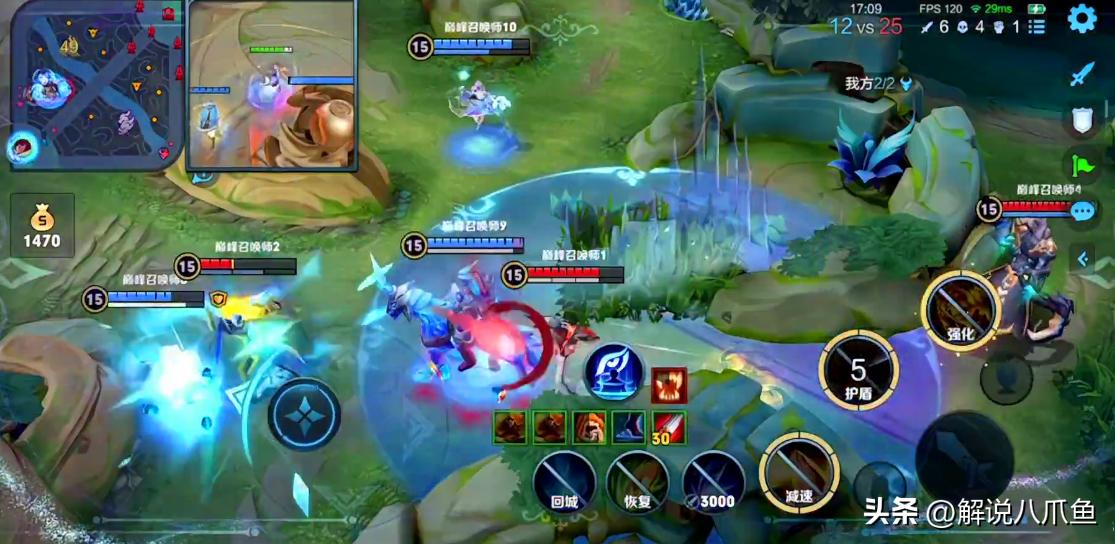Image resolution: width=1115 pixels, height=544 pixels.
Task: Send the sword attack signal
Action: pyautogui.click(x=1082, y=73)
